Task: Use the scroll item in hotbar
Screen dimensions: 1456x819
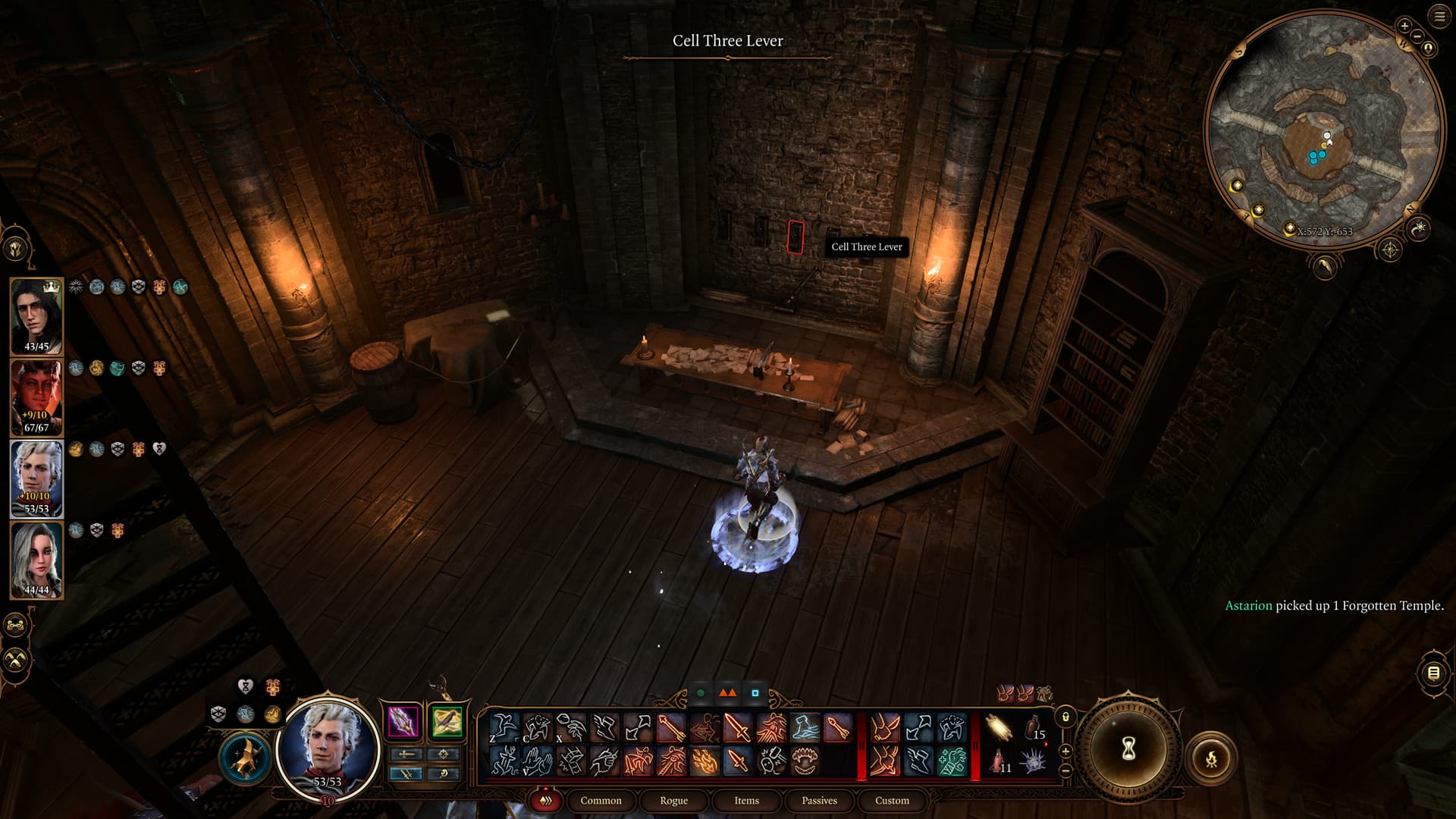Action: point(999,728)
